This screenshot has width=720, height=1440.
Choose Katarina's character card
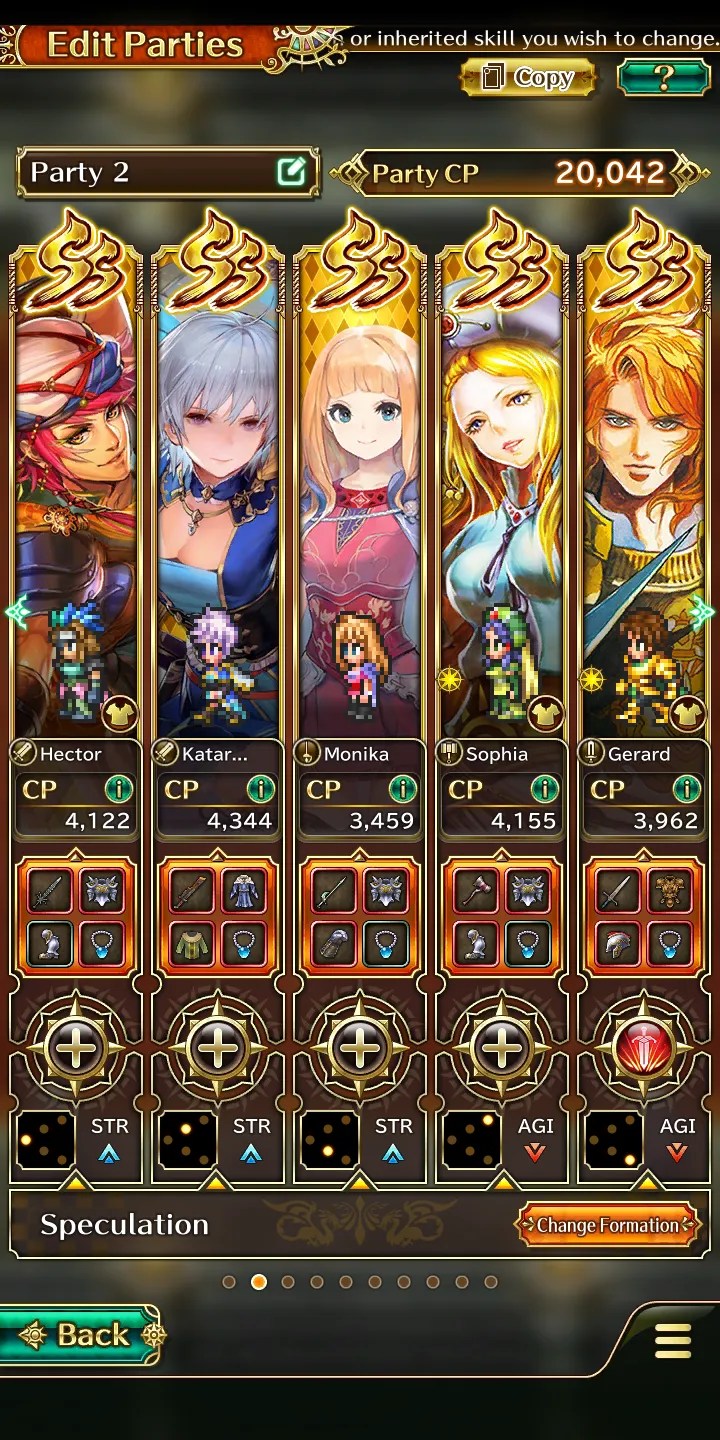pos(218,480)
